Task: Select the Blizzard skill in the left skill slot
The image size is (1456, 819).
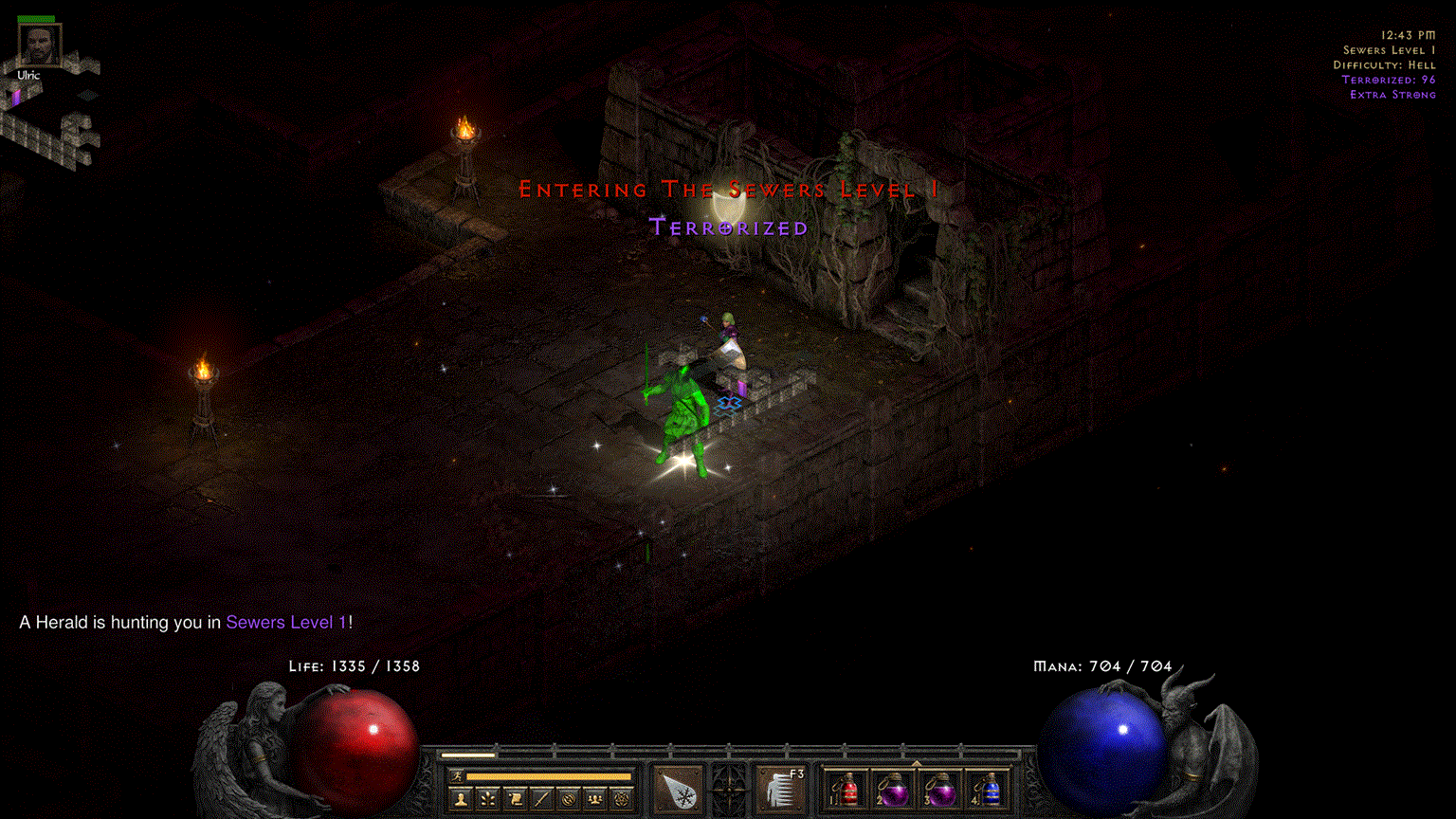Action: point(676,789)
